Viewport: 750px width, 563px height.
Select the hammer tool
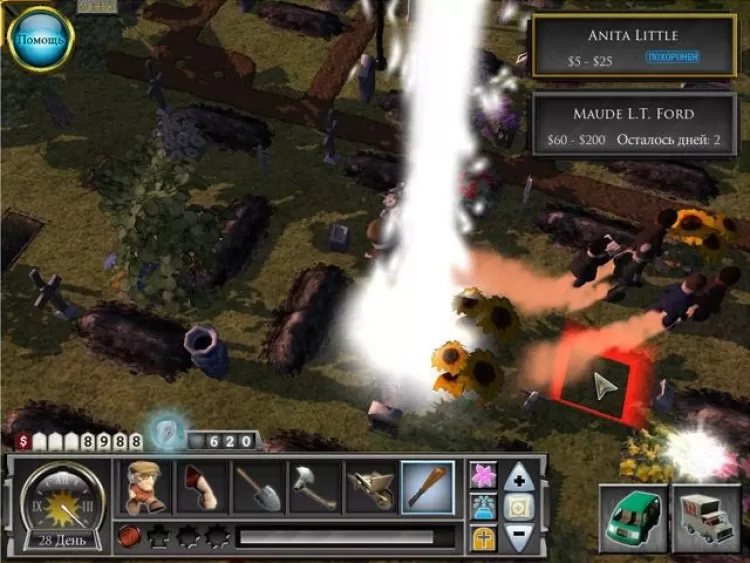tap(314, 487)
